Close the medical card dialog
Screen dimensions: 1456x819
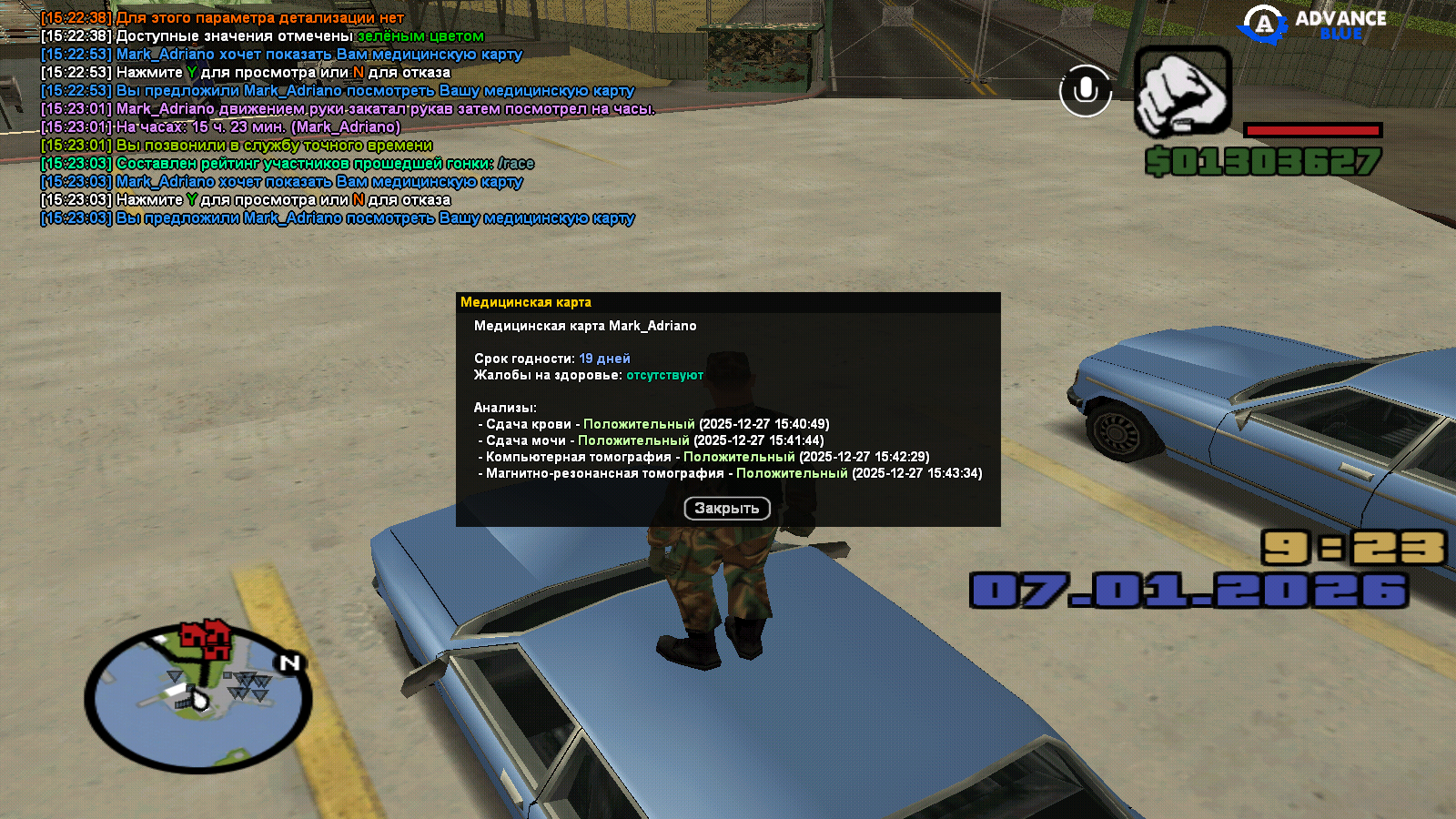click(x=726, y=509)
